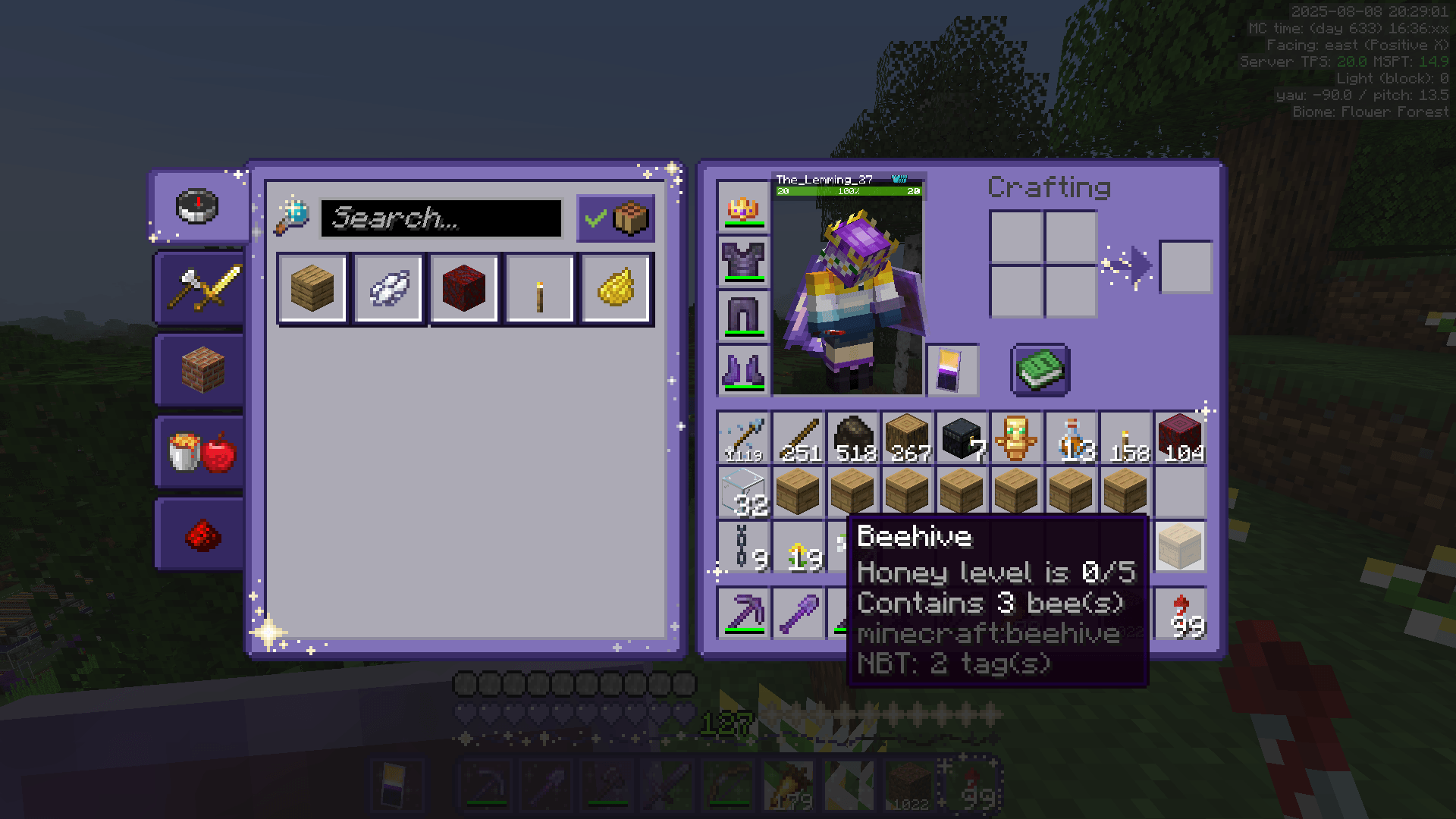Click the Search text field
Viewport: 1456px width, 819px height.
[x=444, y=219]
